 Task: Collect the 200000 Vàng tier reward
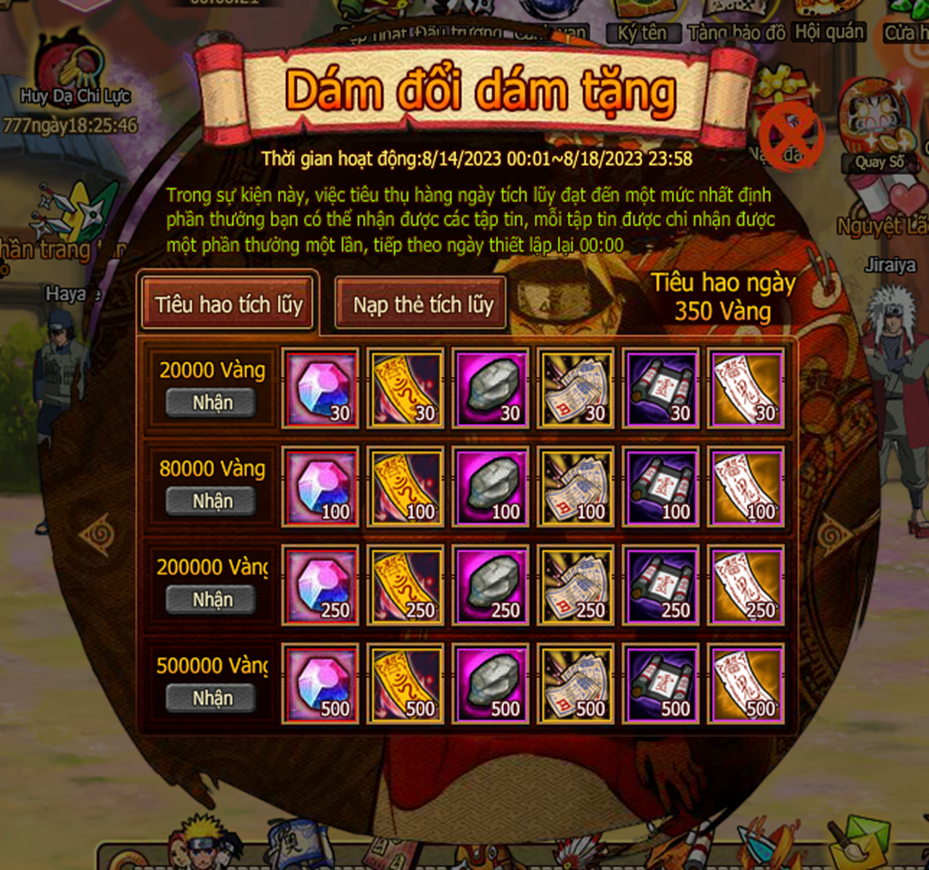coord(211,599)
